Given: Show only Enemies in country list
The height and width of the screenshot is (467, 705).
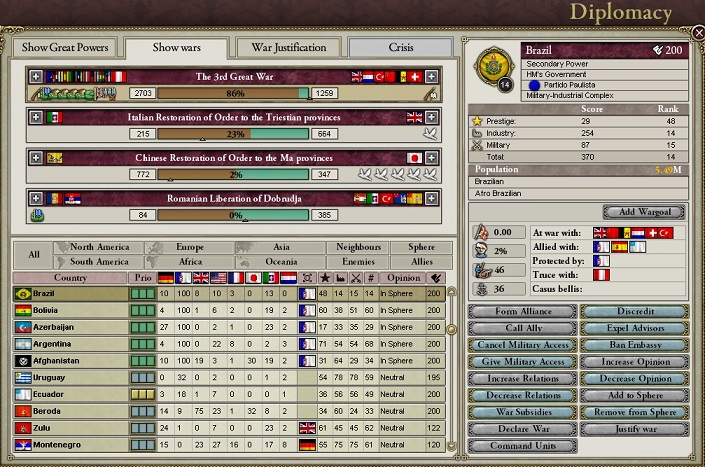Looking at the screenshot, I should tap(355, 262).
